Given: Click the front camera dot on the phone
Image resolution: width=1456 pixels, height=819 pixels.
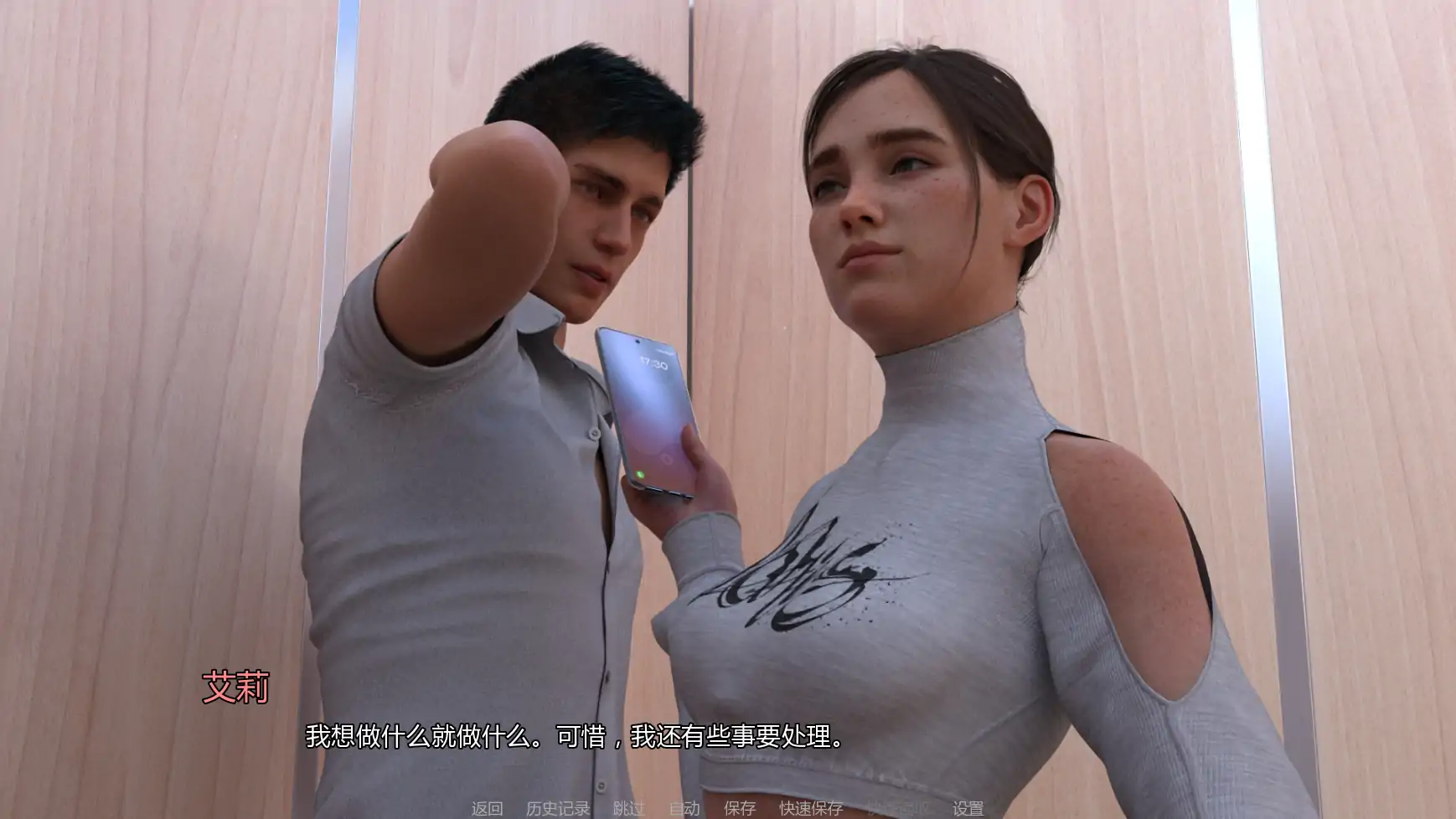Looking at the screenshot, I should tap(637, 342).
